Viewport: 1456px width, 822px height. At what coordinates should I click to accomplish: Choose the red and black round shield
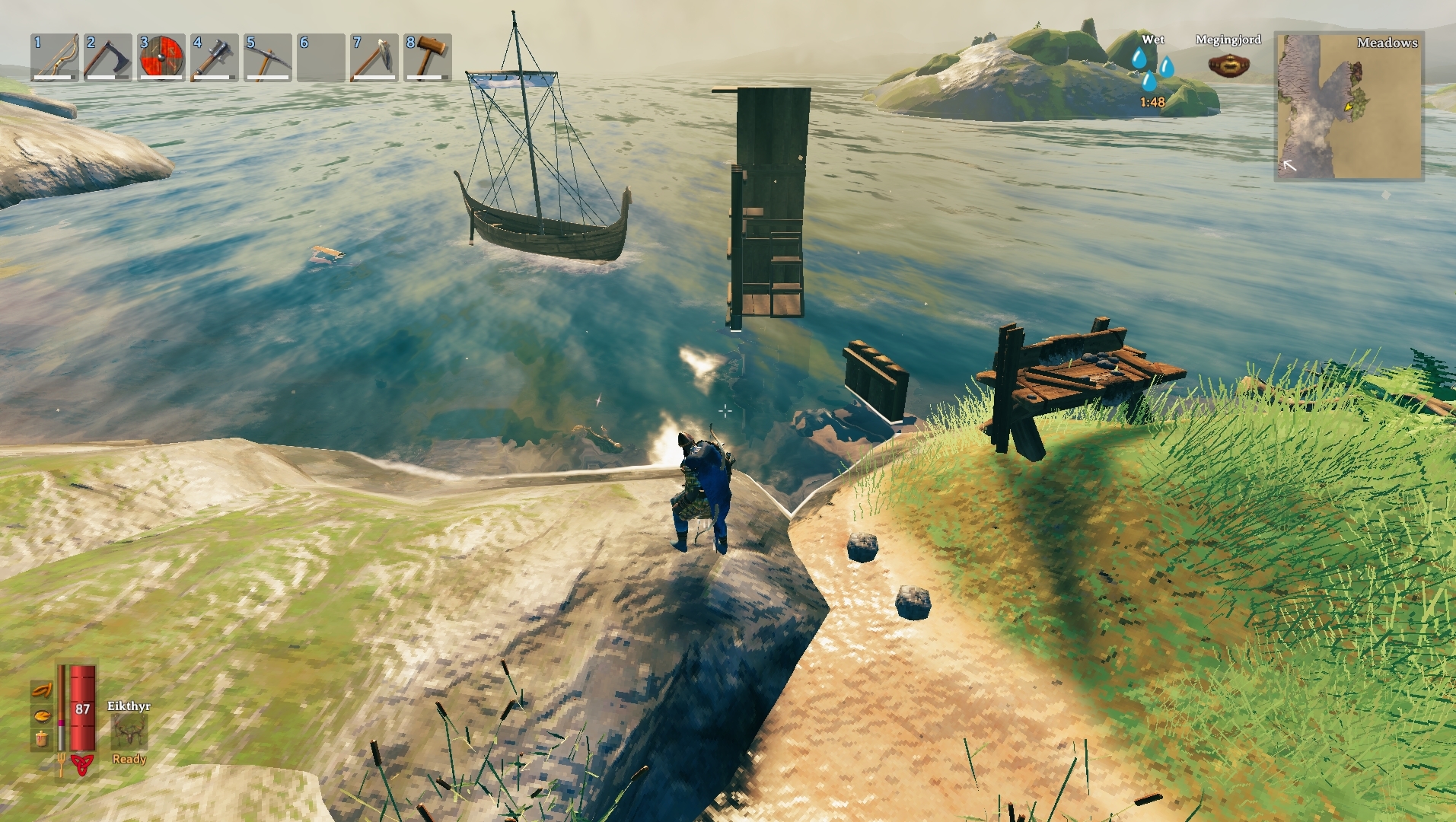(x=161, y=57)
